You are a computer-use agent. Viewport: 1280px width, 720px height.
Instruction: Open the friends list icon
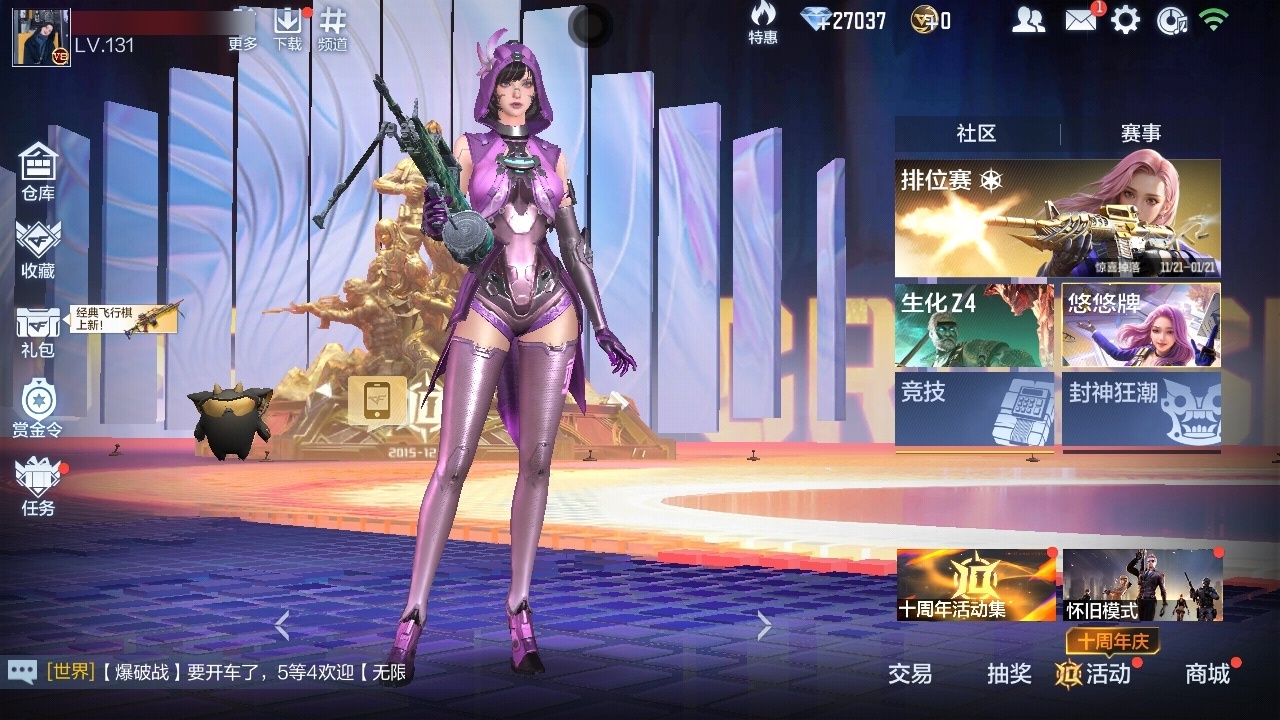pyautogui.click(x=1028, y=20)
